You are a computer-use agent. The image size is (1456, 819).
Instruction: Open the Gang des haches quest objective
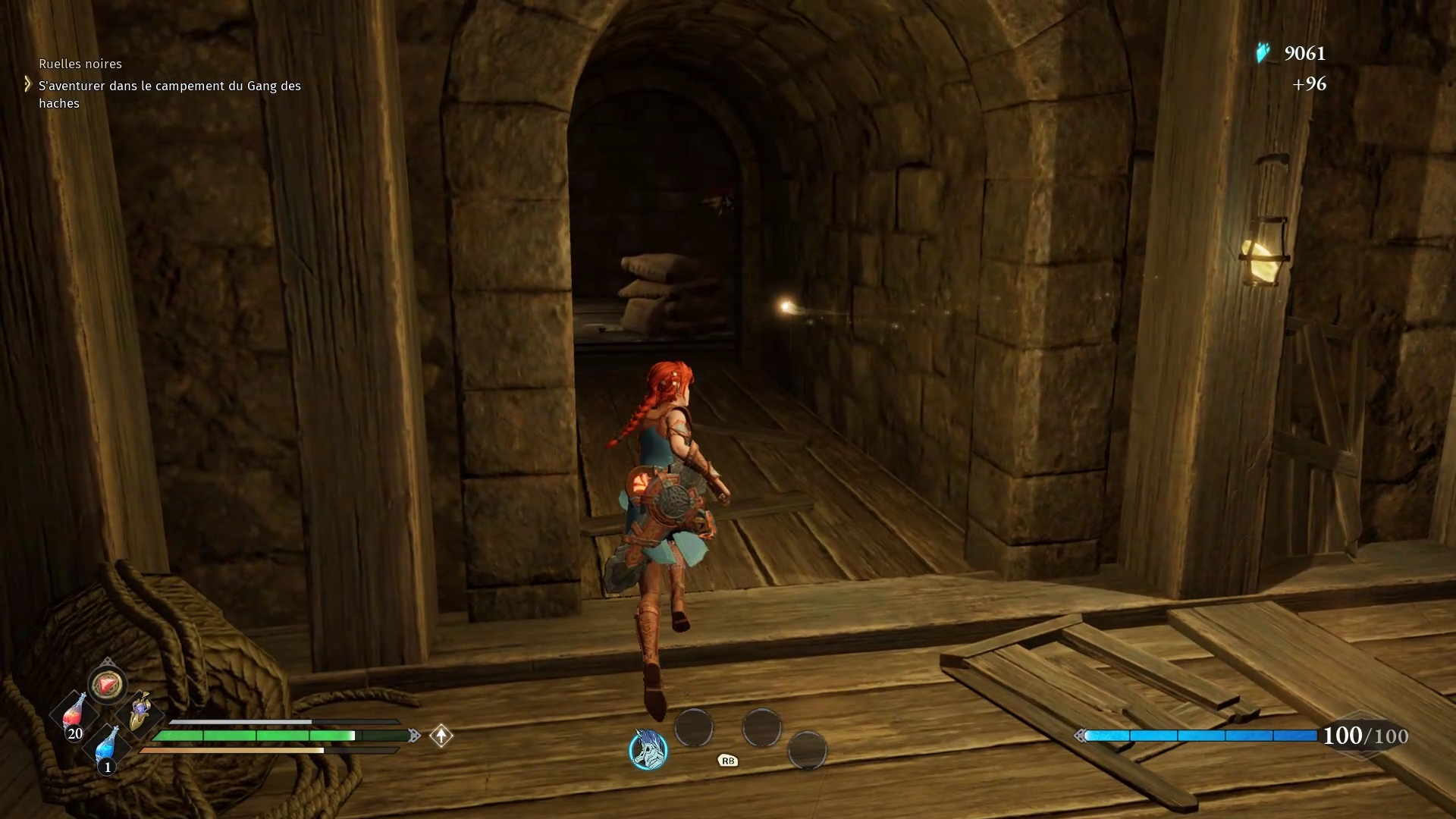click(x=170, y=95)
